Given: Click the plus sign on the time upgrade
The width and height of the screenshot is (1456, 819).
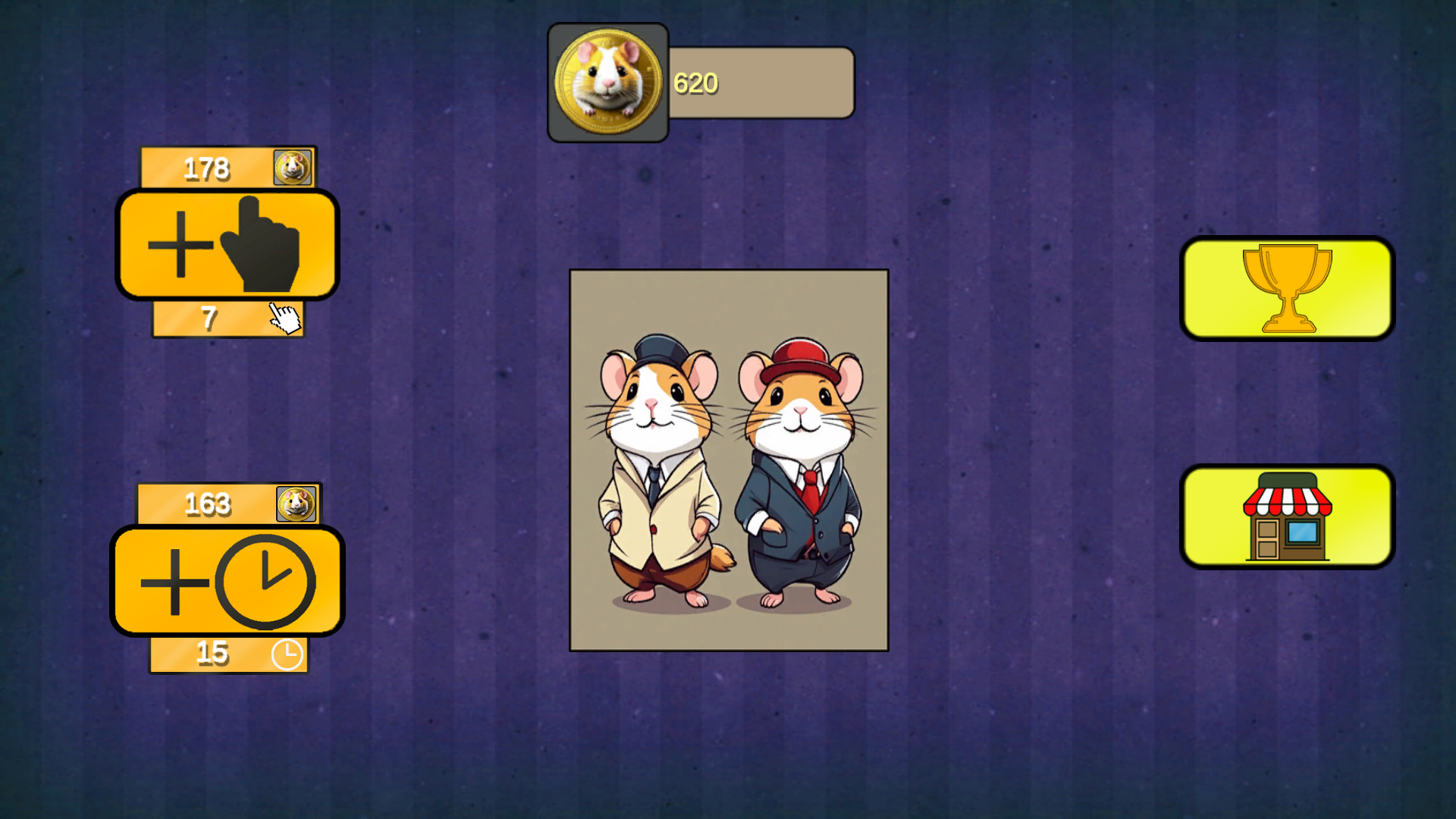Looking at the screenshot, I should coord(176,582).
